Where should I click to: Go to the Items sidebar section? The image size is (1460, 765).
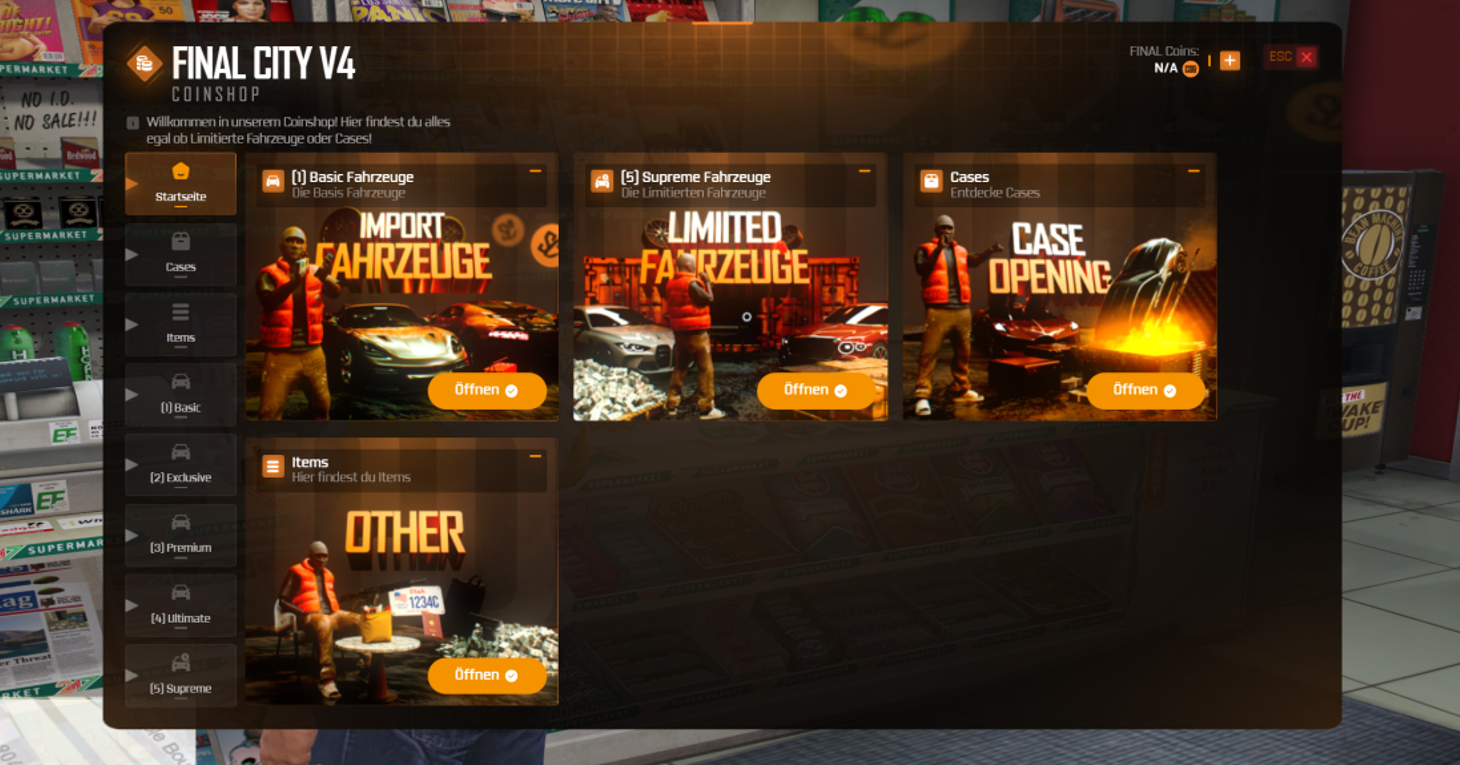click(181, 324)
